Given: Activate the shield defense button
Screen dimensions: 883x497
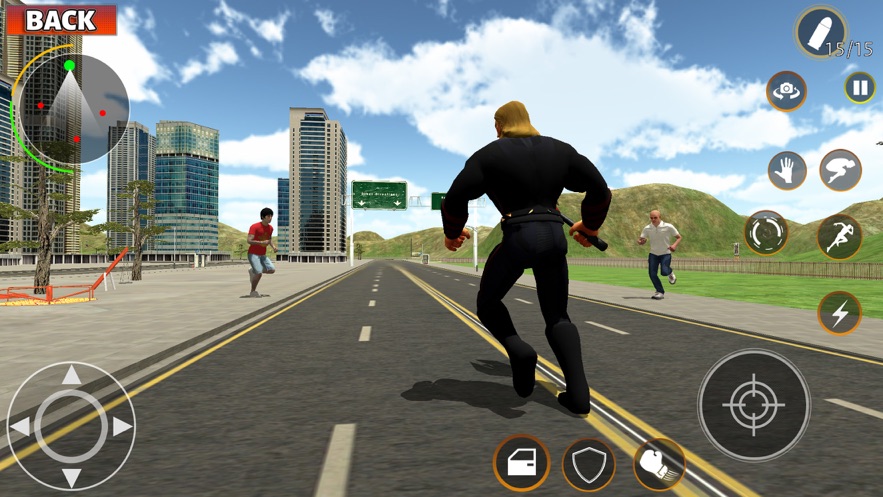Looking at the screenshot, I should (588, 465).
